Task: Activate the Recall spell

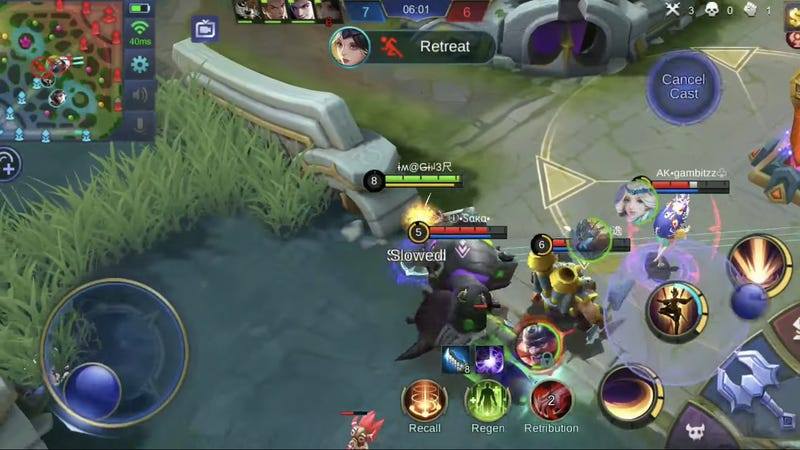Action: 424,401
